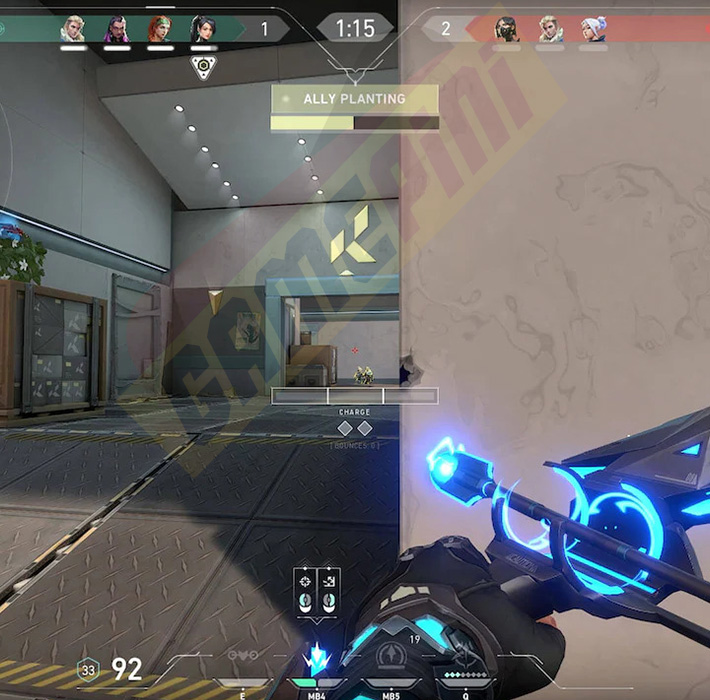Select the Shock Bolt ability icon
Screen dimensions: 710x700
[x=317, y=659]
